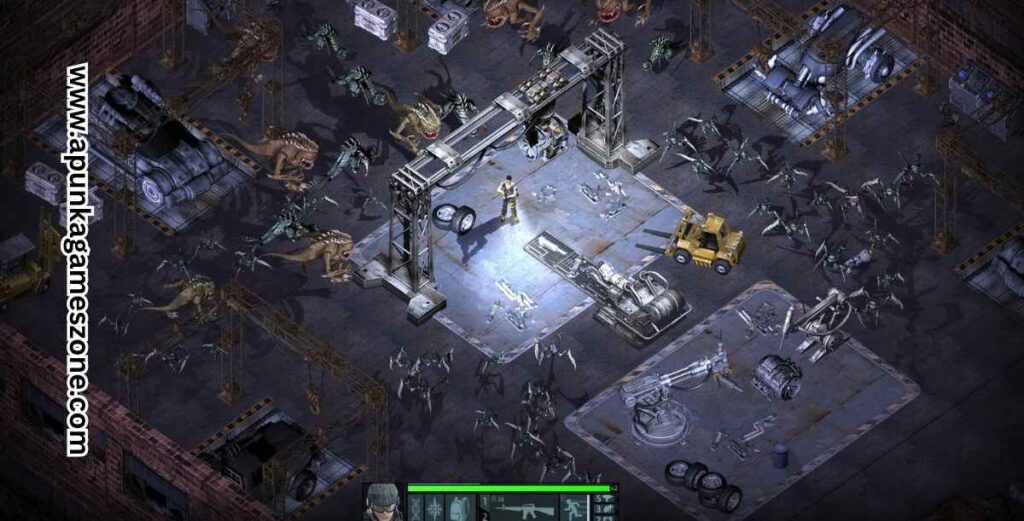The image size is (1024, 521).
Task: Click the soldier character portrait
Action: click(382, 503)
